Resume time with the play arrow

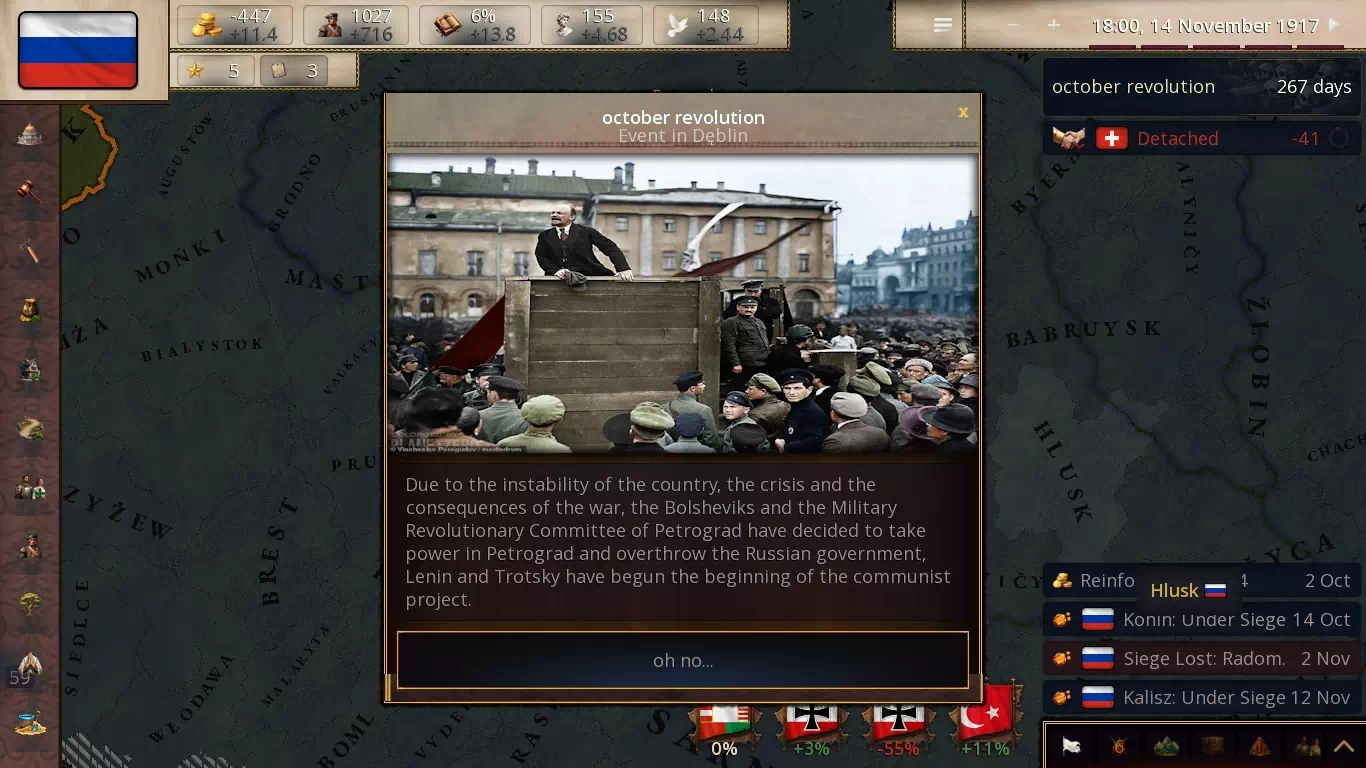(x=1333, y=25)
